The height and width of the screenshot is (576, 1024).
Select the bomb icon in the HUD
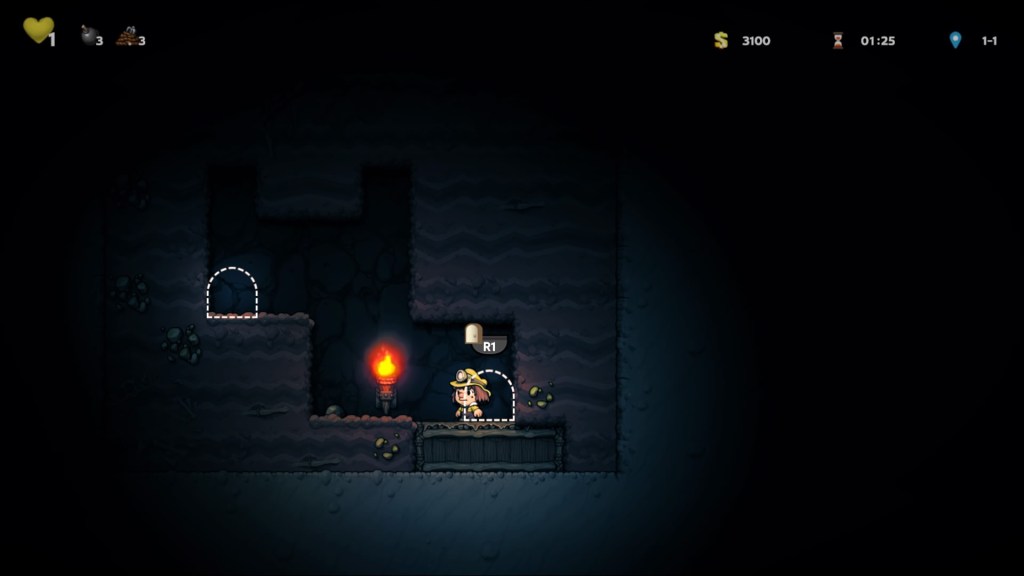click(88, 36)
